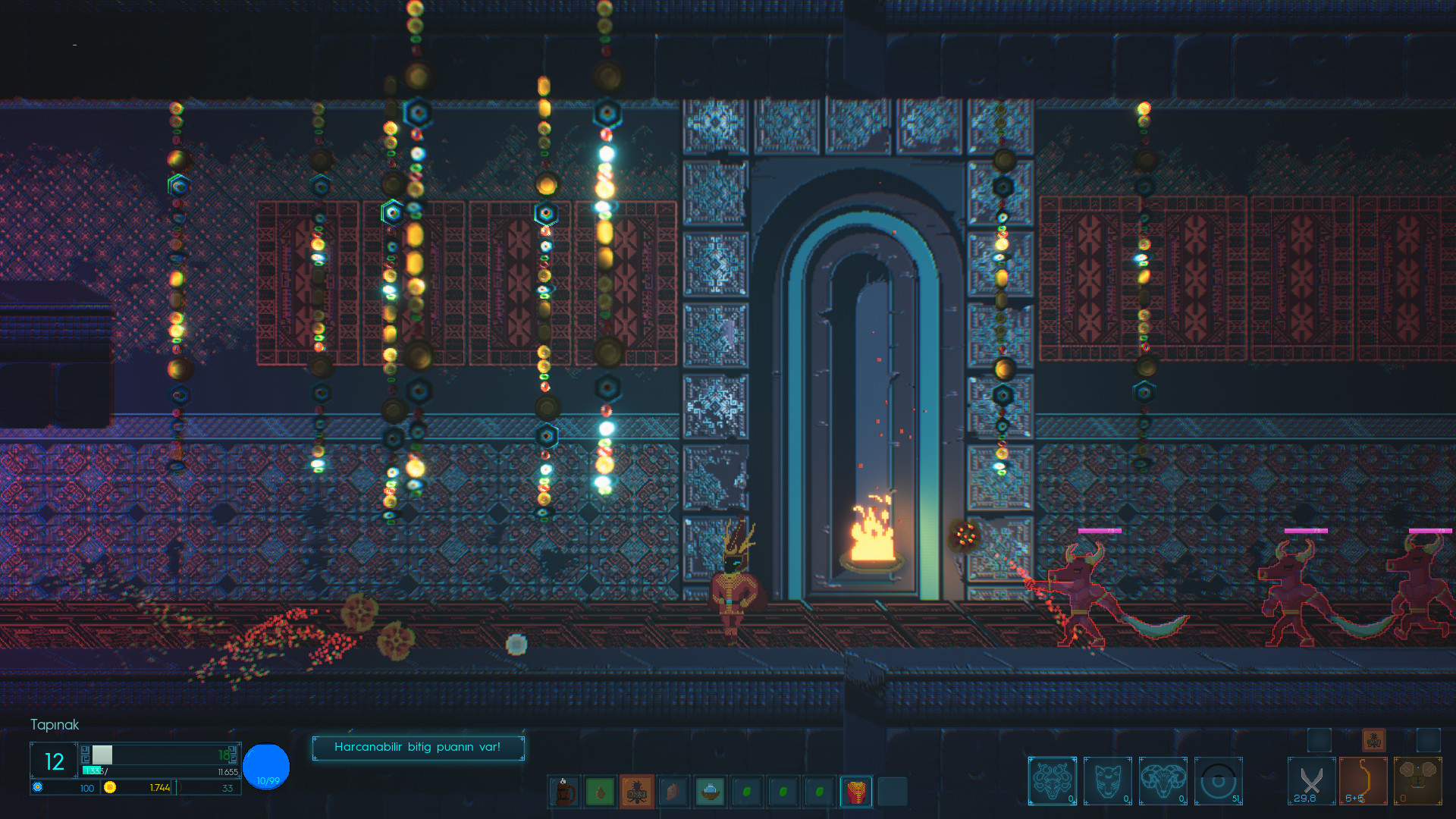1456x819 pixels.
Task: Toggle the highlighted cobra armor slot
Action: coord(856,791)
